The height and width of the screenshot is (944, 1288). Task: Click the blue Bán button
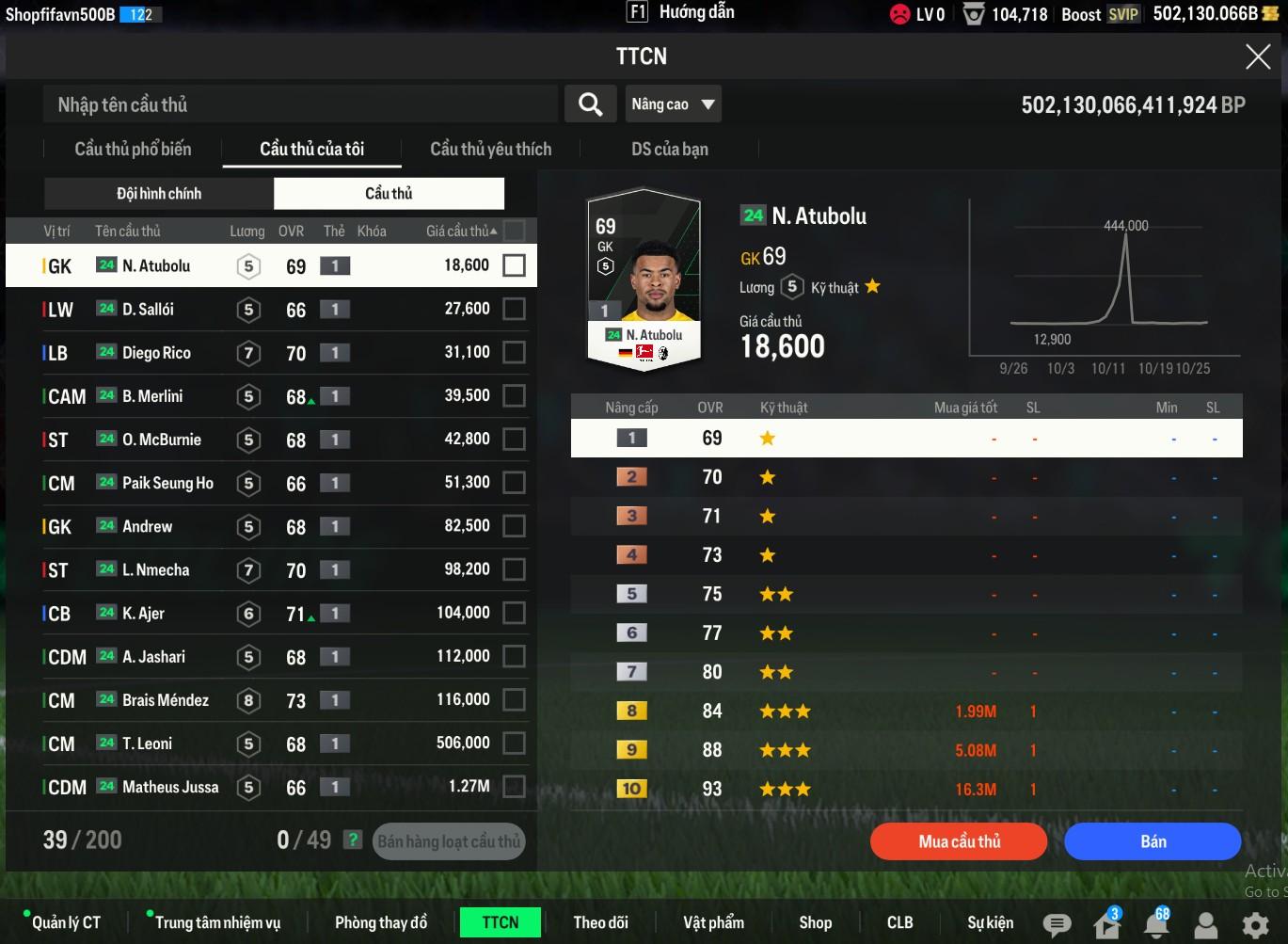click(x=1153, y=841)
